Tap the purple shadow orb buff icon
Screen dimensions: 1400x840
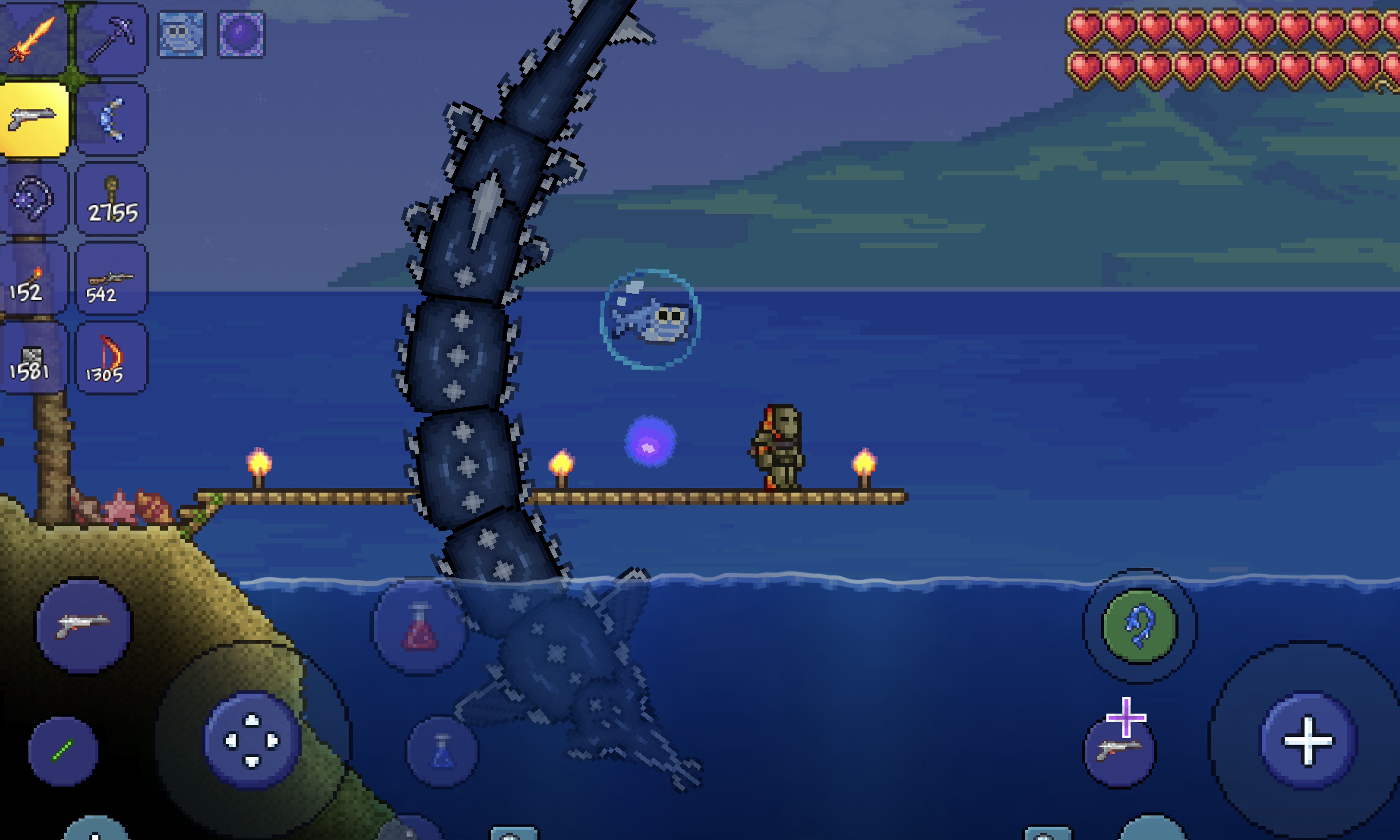coord(241,35)
